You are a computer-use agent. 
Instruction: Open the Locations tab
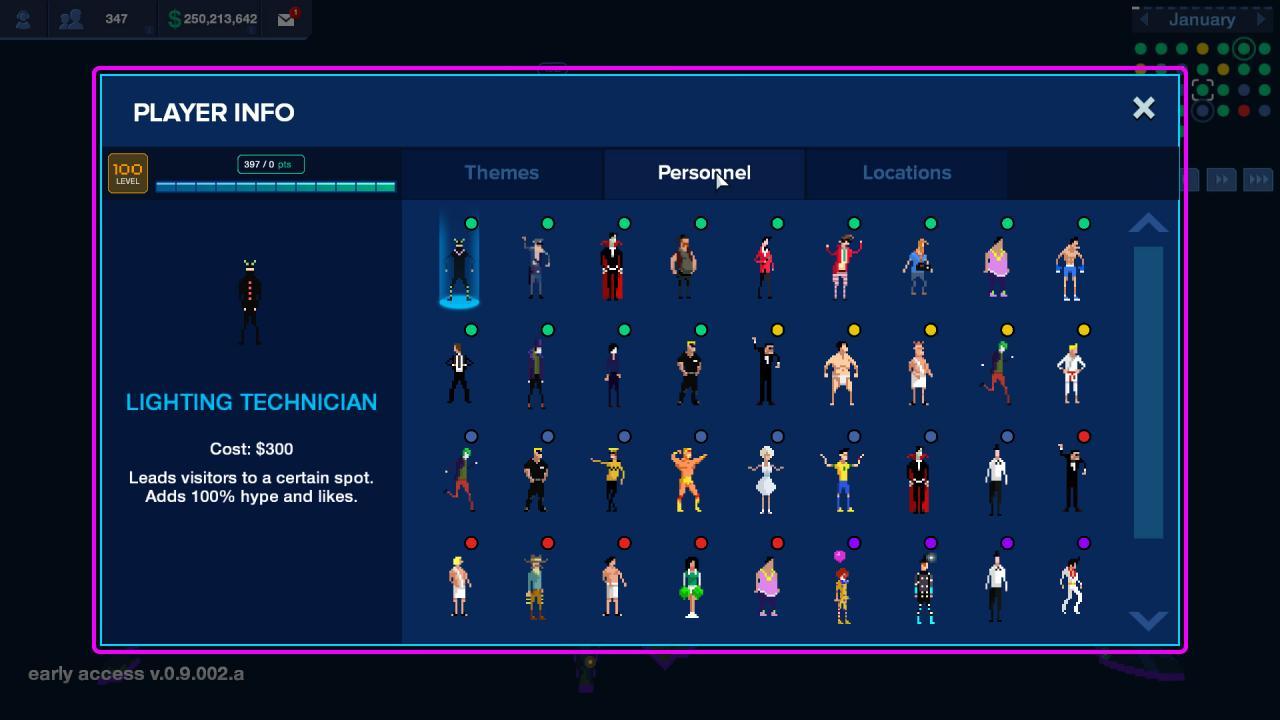pos(906,172)
